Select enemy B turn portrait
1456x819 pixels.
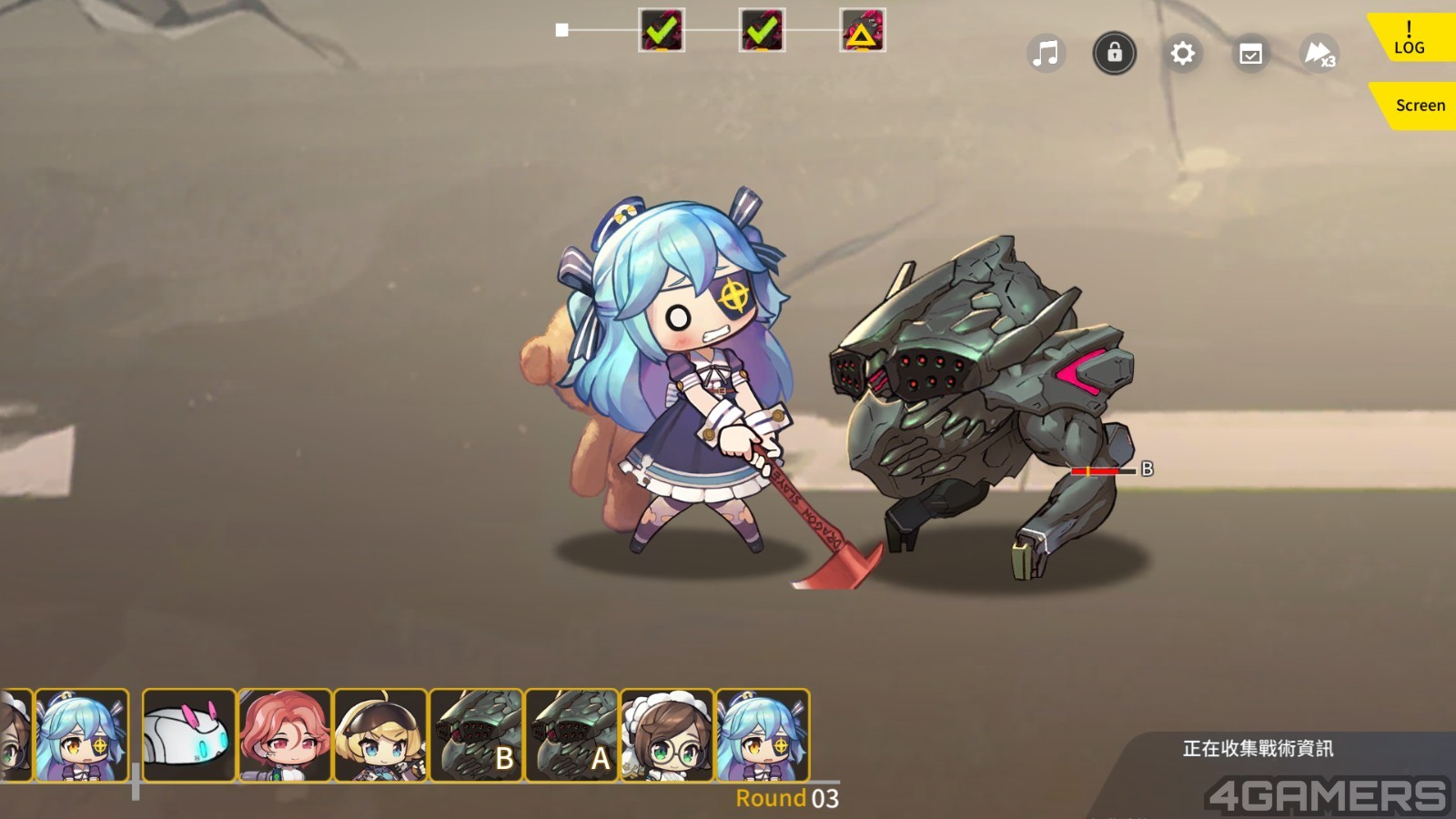click(x=476, y=735)
